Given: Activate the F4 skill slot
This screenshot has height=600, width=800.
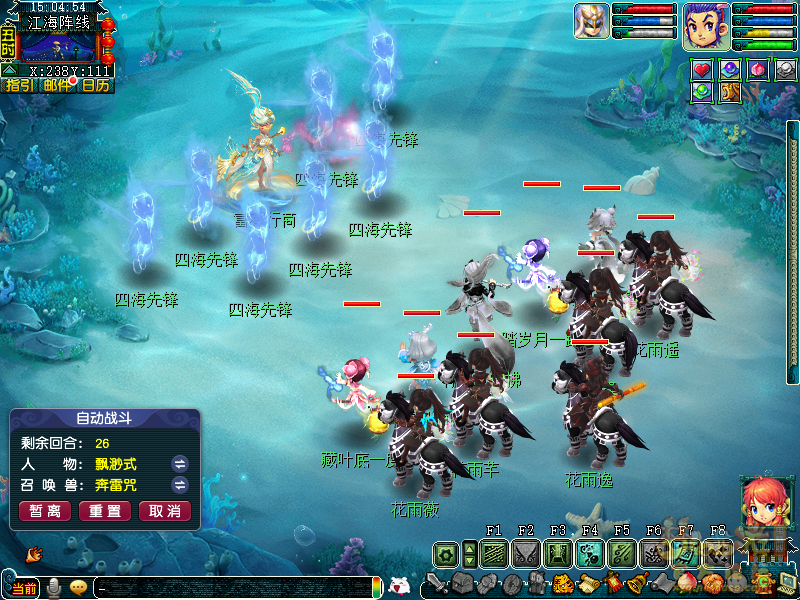Looking at the screenshot, I should coord(590,553).
